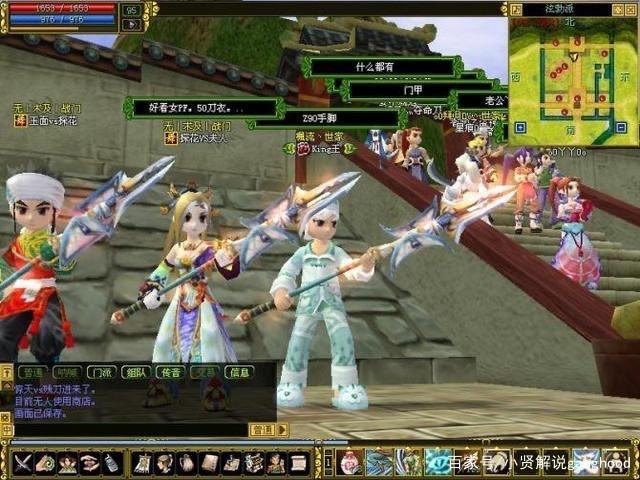Switch to the 传音 whisper tab
This screenshot has width=640, height=480.
tap(170, 372)
